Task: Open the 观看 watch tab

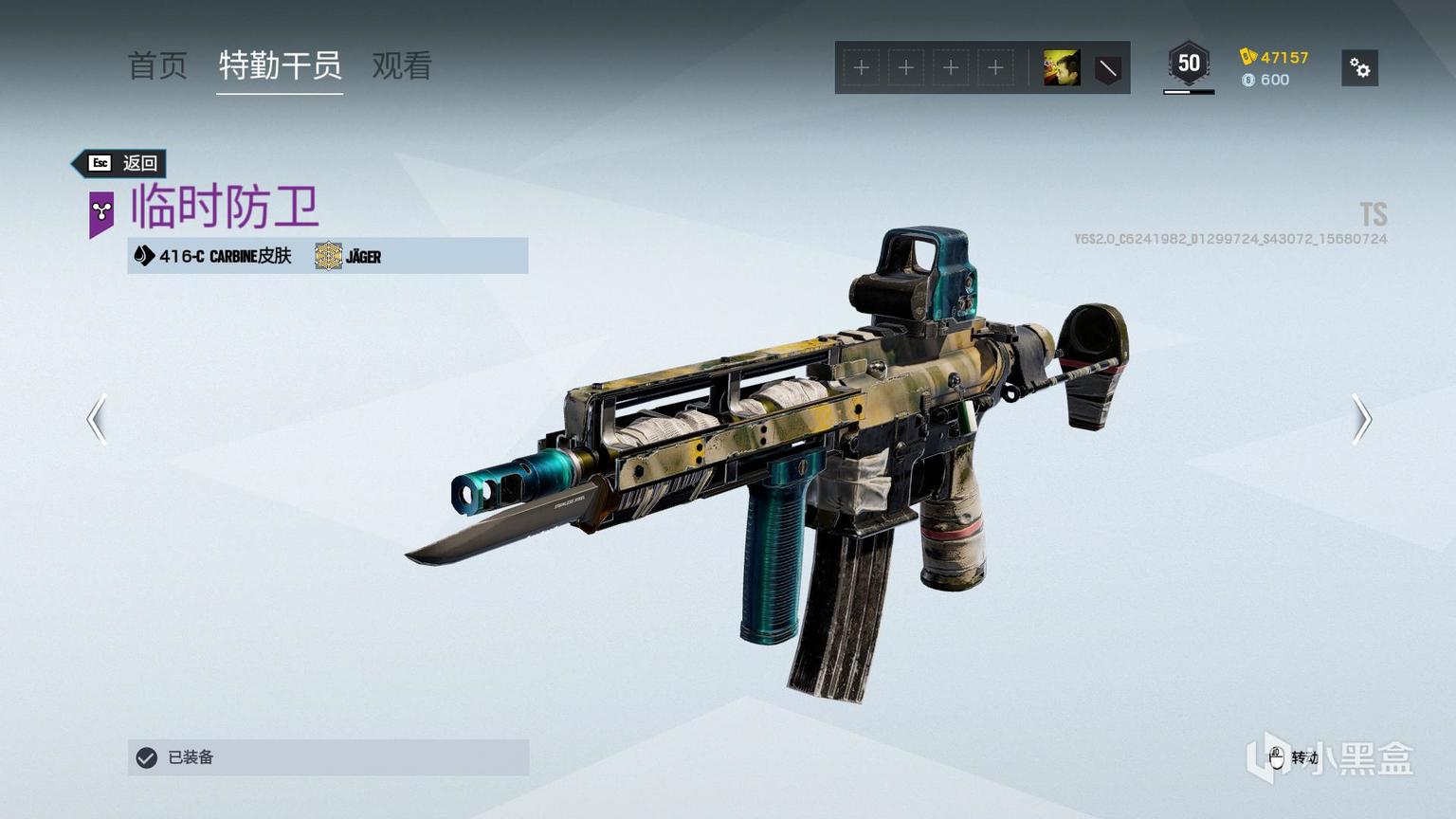Action: point(402,66)
